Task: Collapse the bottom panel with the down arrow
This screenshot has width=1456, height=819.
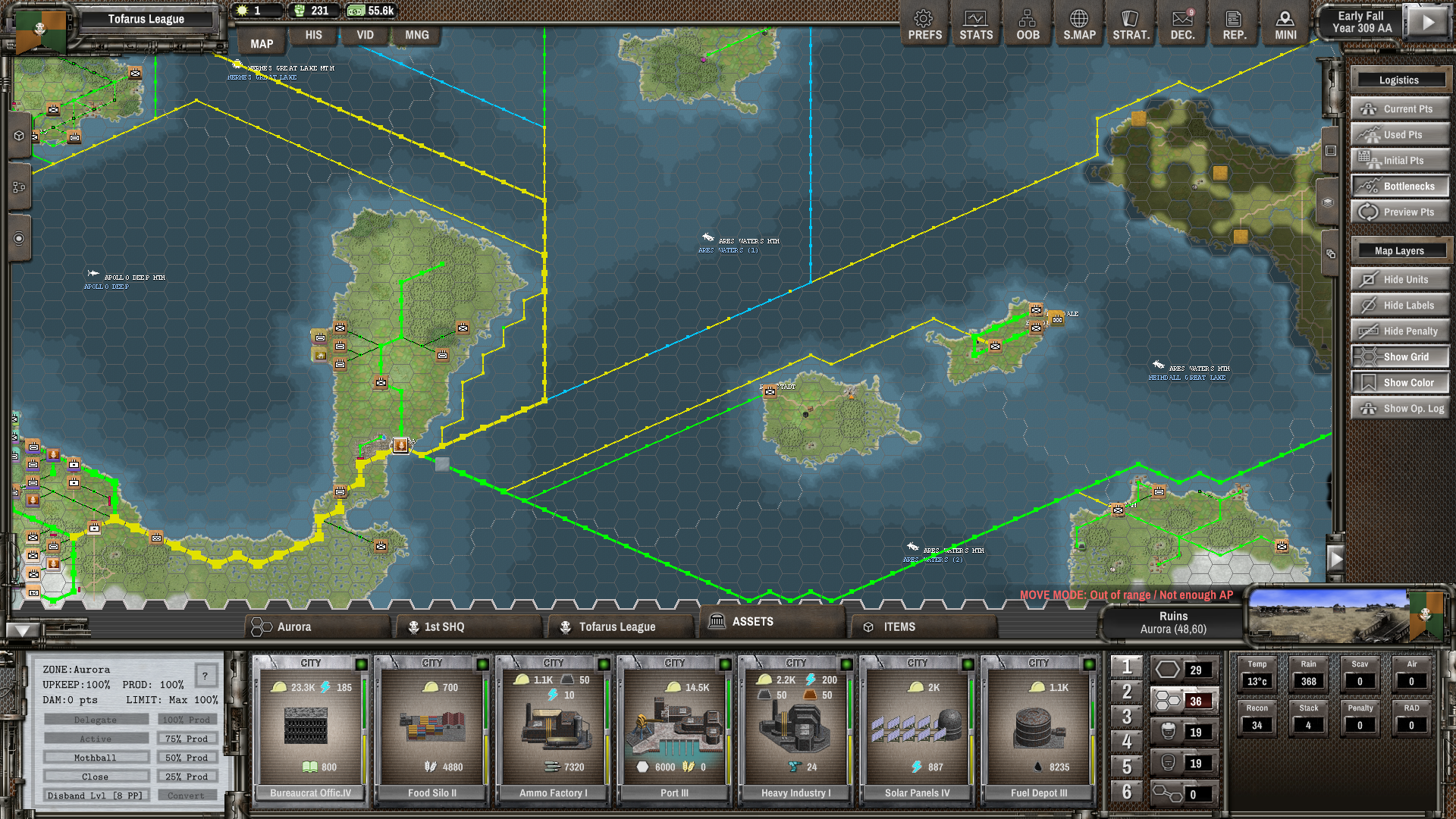Action: click(21, 629)
